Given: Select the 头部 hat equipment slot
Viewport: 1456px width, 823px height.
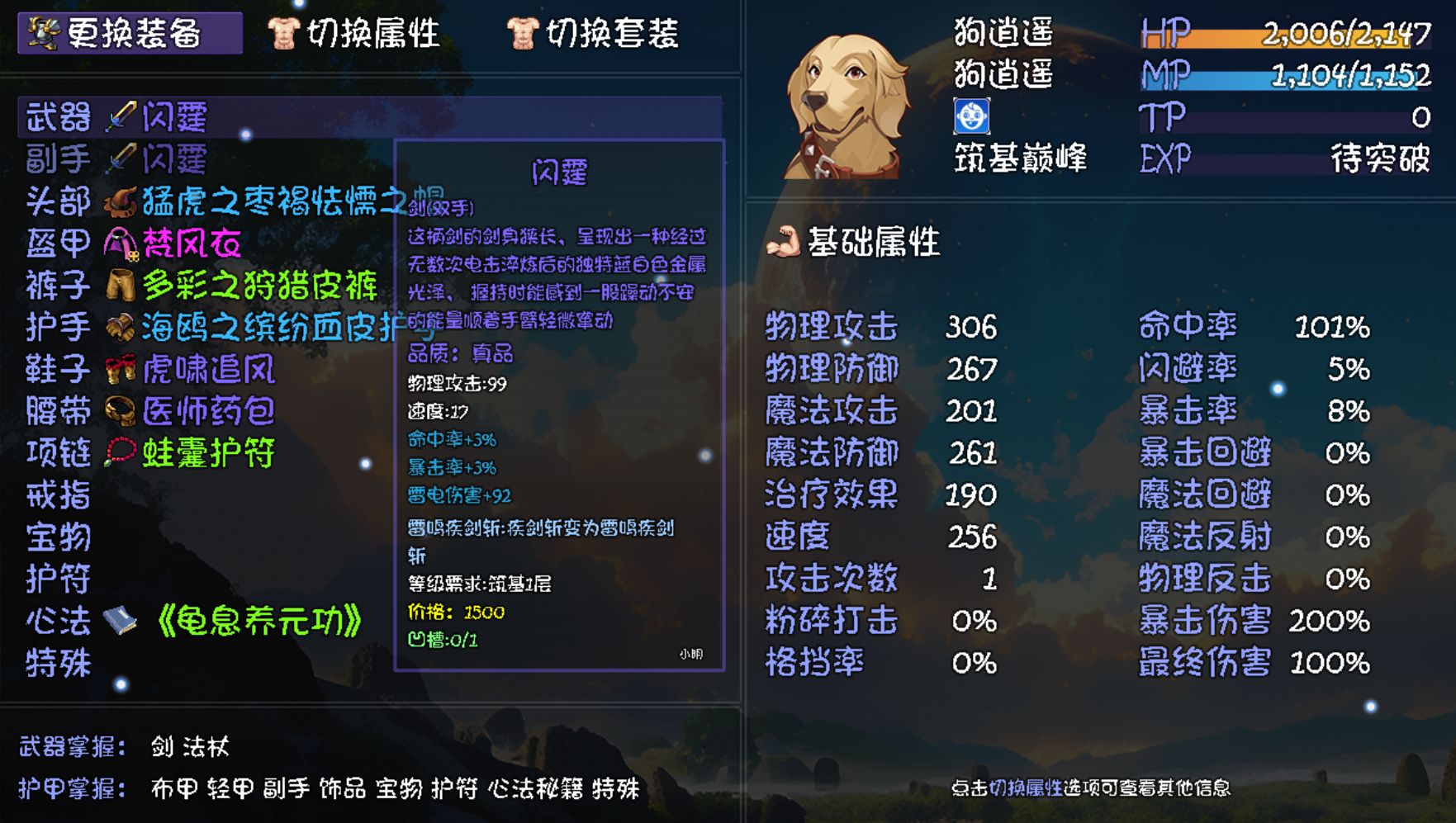Looking at the screenshot, I should (206, 201).
